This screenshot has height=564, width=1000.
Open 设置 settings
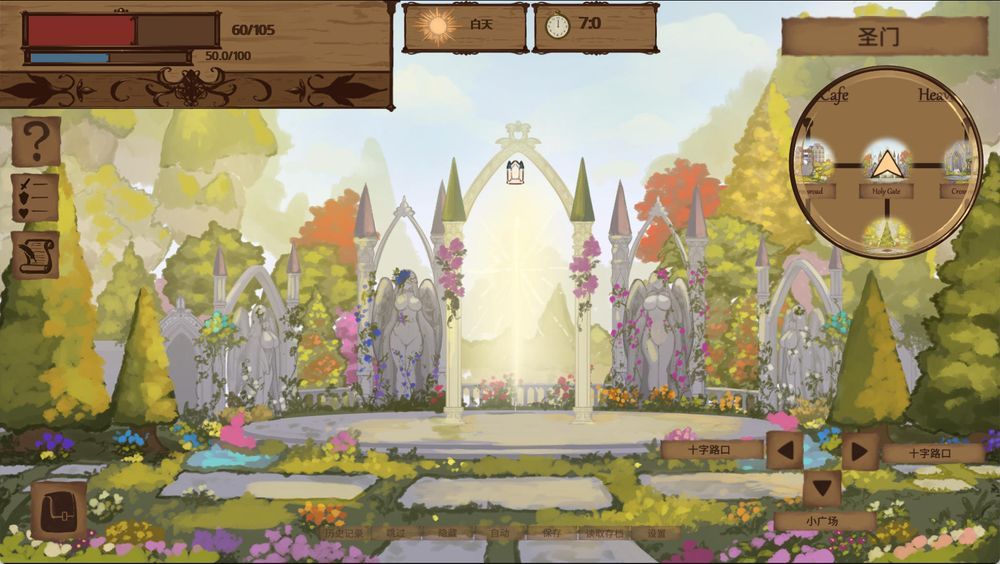655,533
